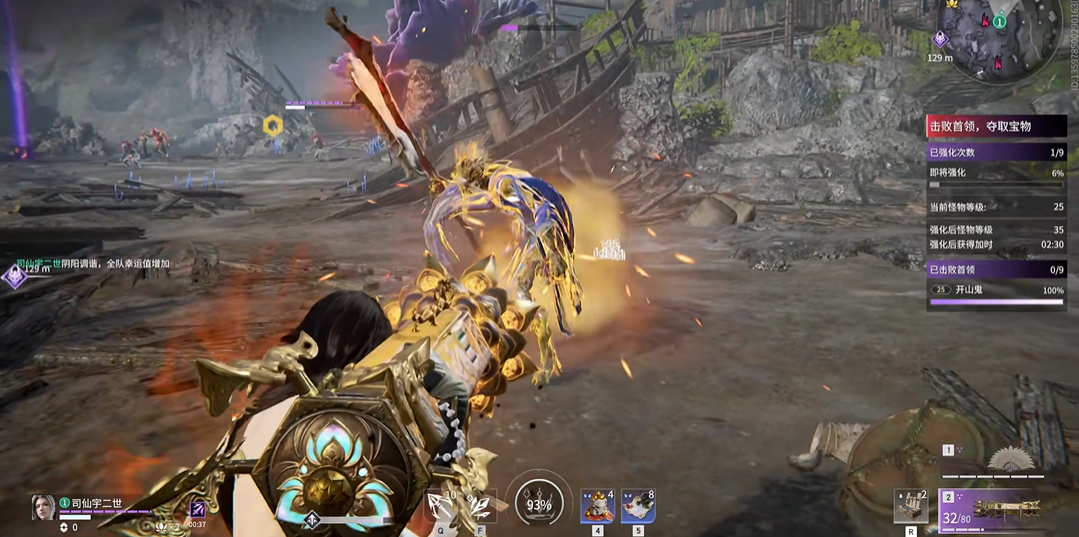
Task: Activate the arrow skill icon
Action: 440,505
